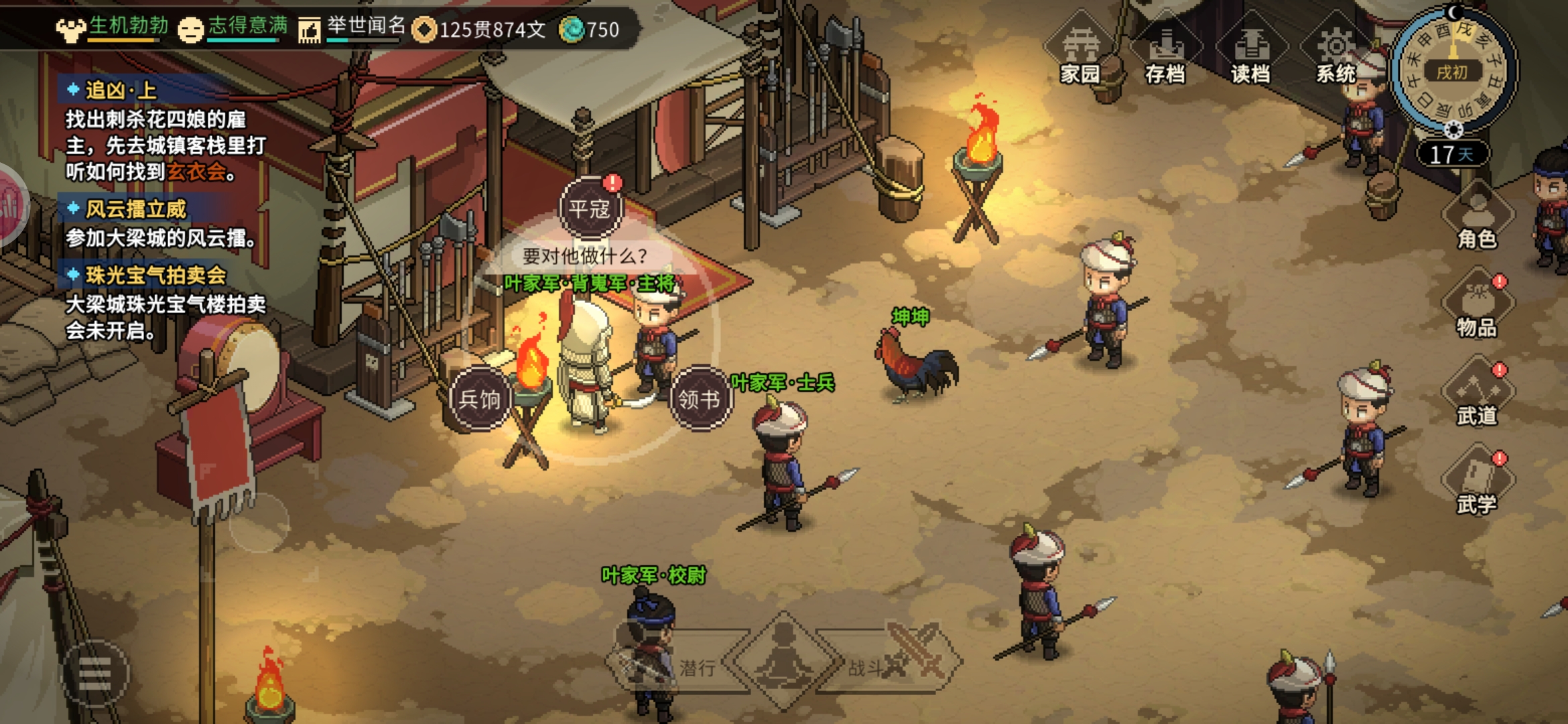Open the three-line hamburger menu button

(x=94, y=672)
